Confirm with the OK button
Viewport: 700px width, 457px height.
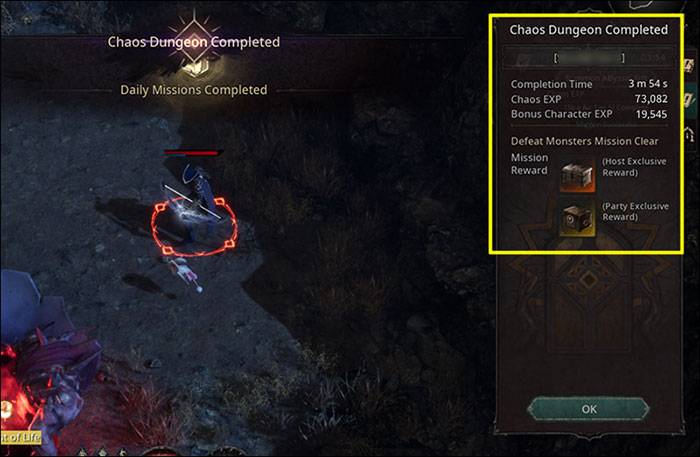click(x=588, y=409)
